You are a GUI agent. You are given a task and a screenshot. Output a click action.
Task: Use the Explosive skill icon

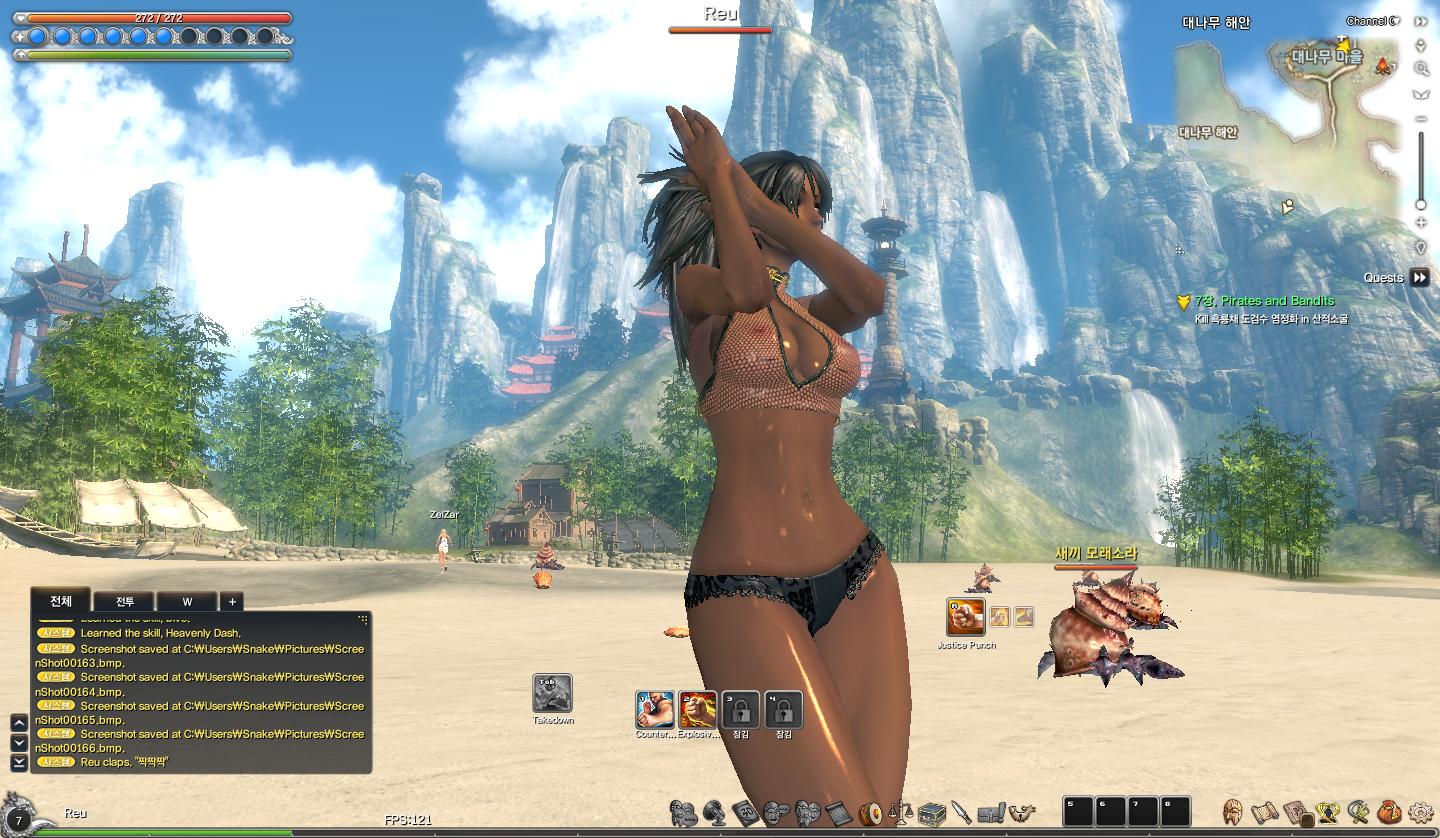[x=697, y=710]
